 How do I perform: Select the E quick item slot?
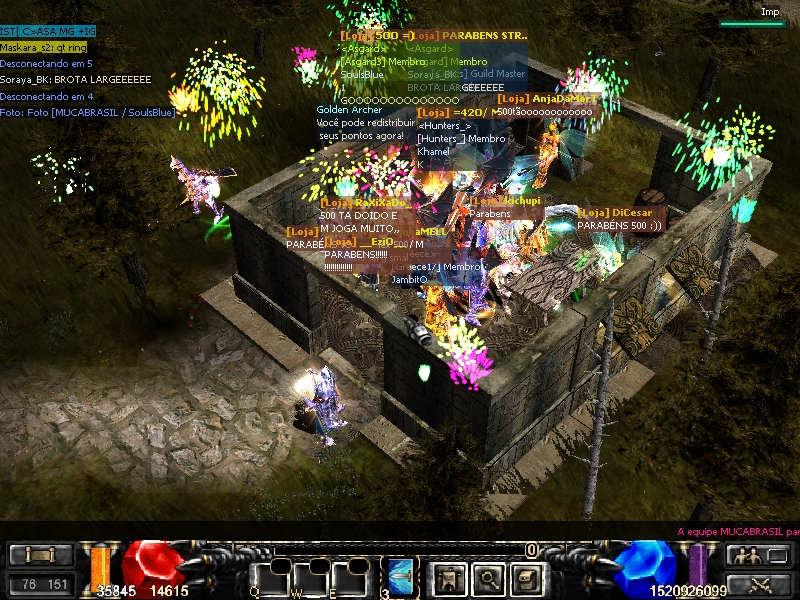[352, 578]
